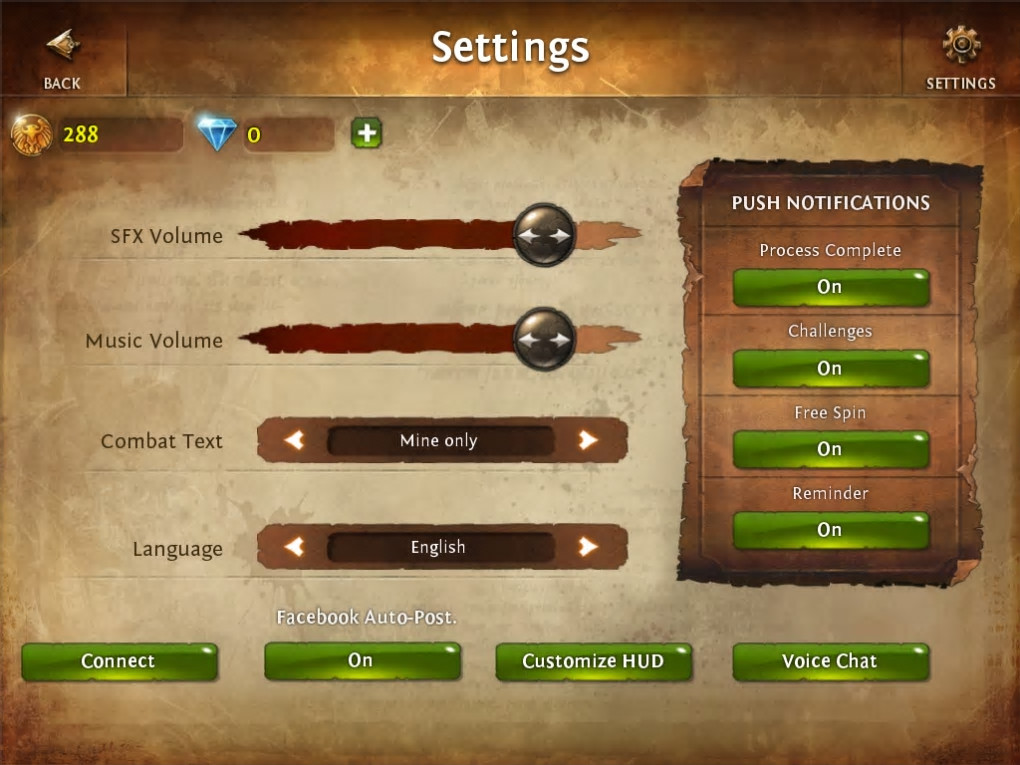This screenshot has width=1020, height=765.
Task: Toggle Free Spin notifications
Action: (x=830, y=450)
